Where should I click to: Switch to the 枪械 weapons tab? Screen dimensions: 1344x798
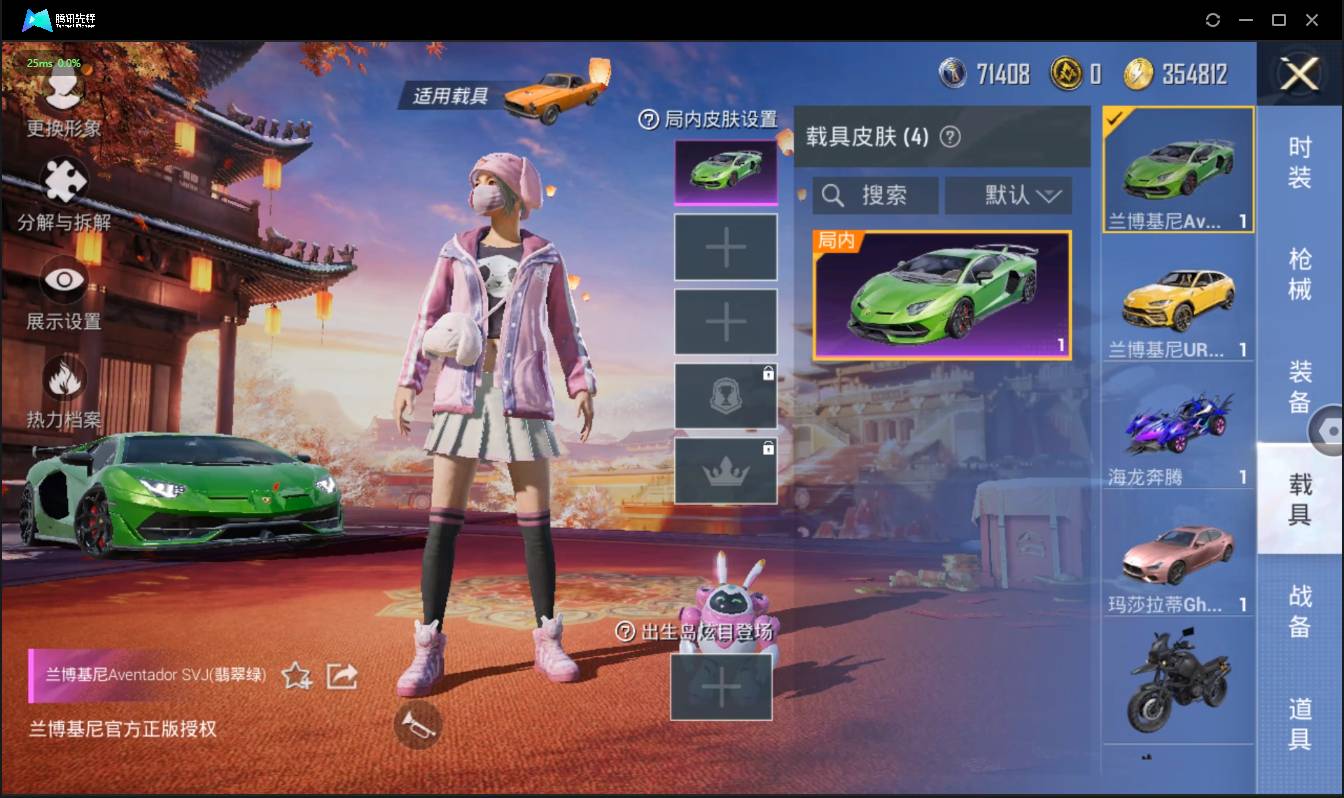pyautogui.click(x=1296, y=270)
